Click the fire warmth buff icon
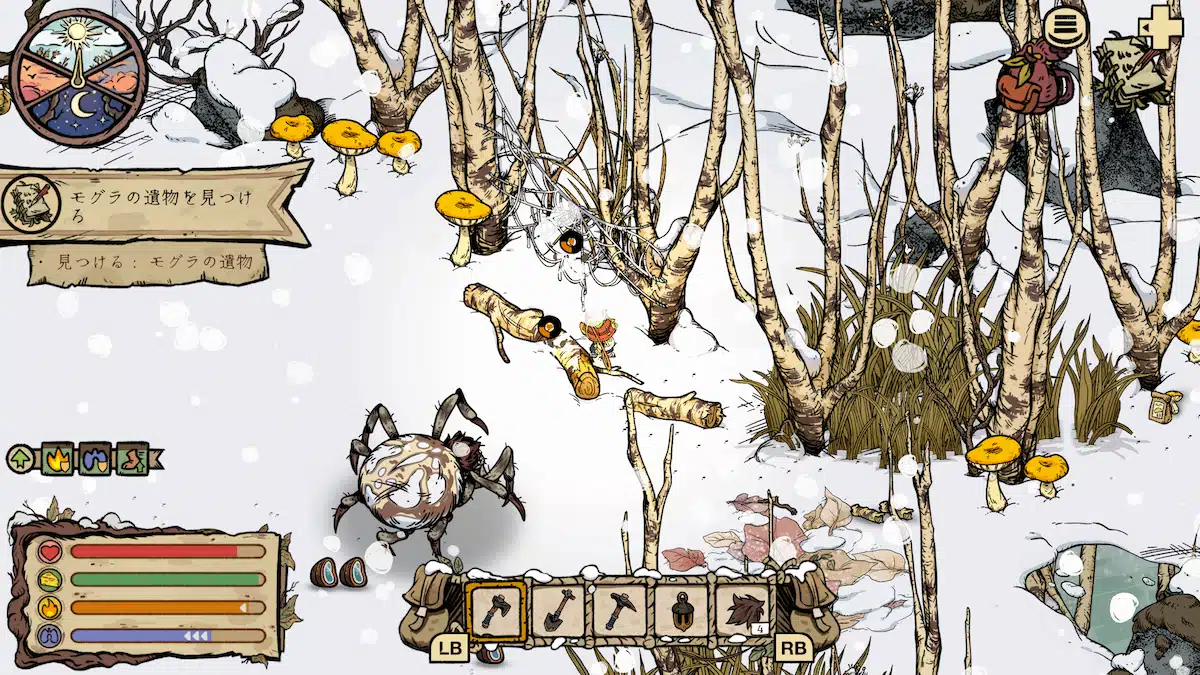The height and width of the screenshot is (675, 1200). tap(56, 459)
